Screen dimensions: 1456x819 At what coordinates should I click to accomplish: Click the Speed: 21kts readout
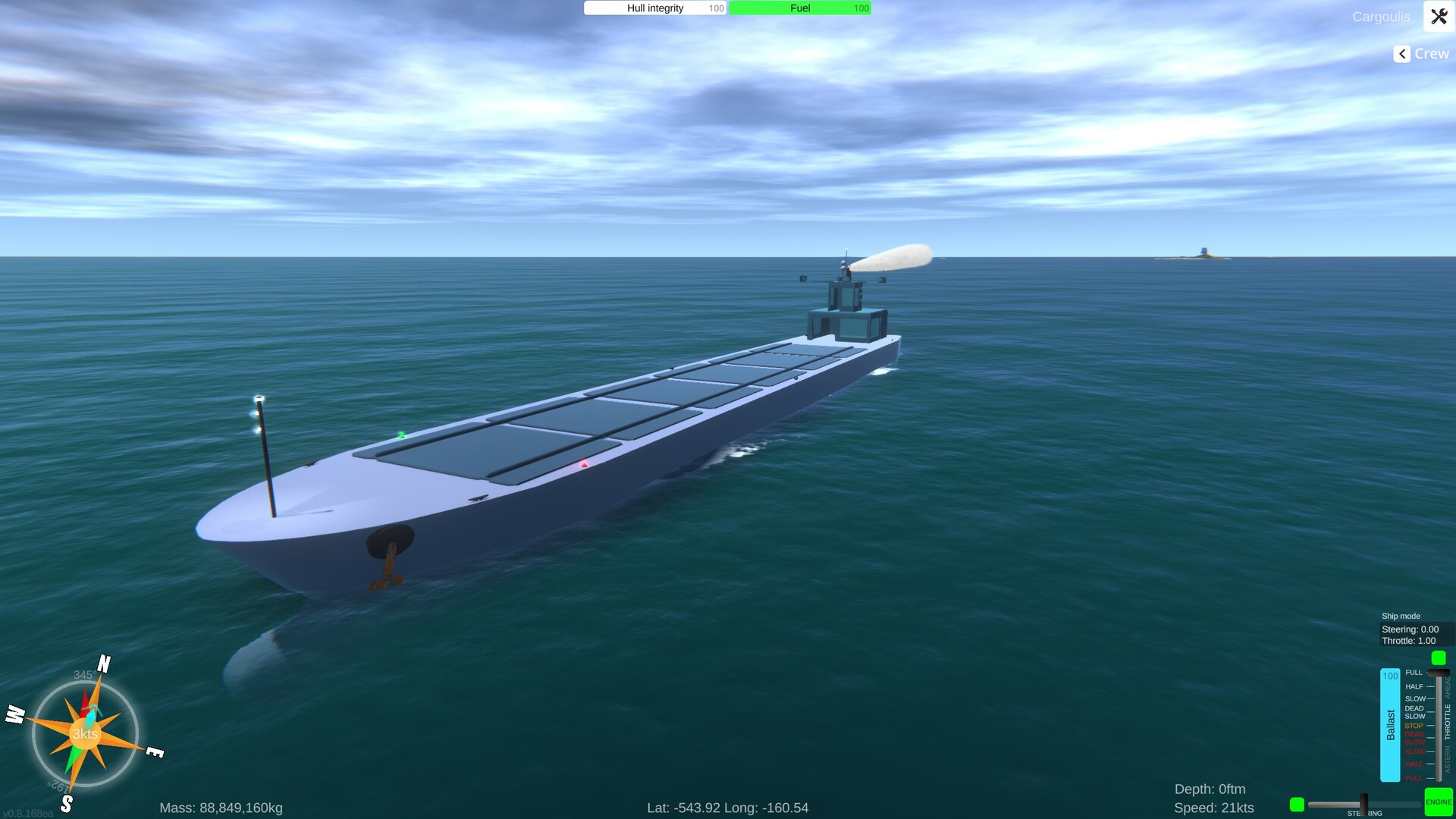click(x=1213, y=807)
